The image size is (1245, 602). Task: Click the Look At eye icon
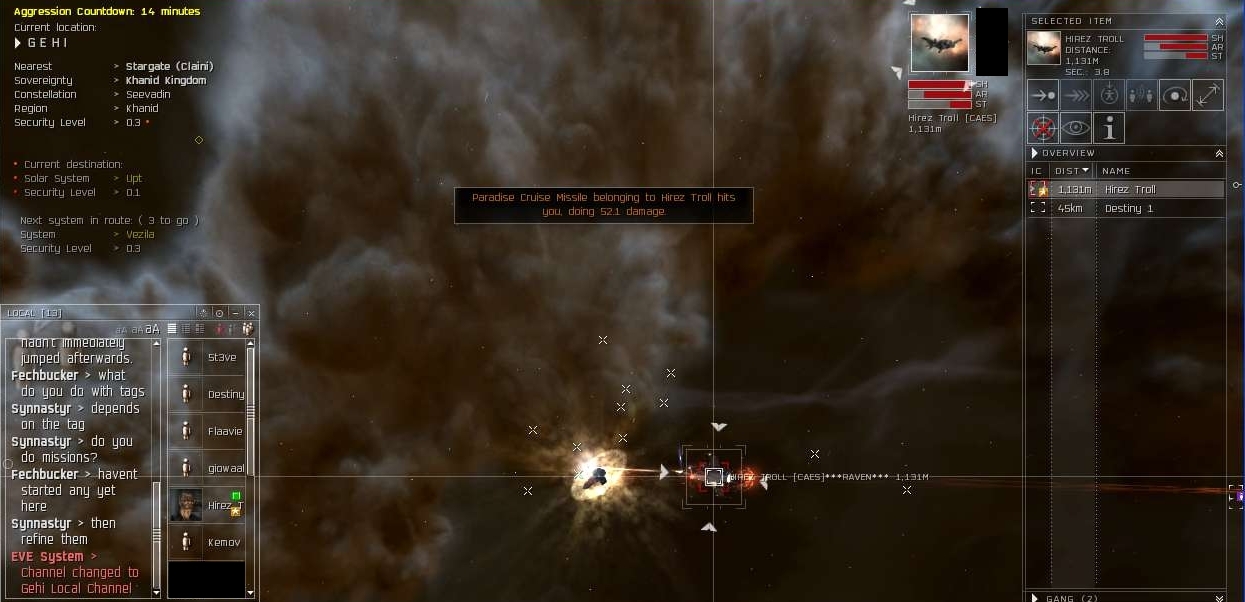[x=1076, y=128]
